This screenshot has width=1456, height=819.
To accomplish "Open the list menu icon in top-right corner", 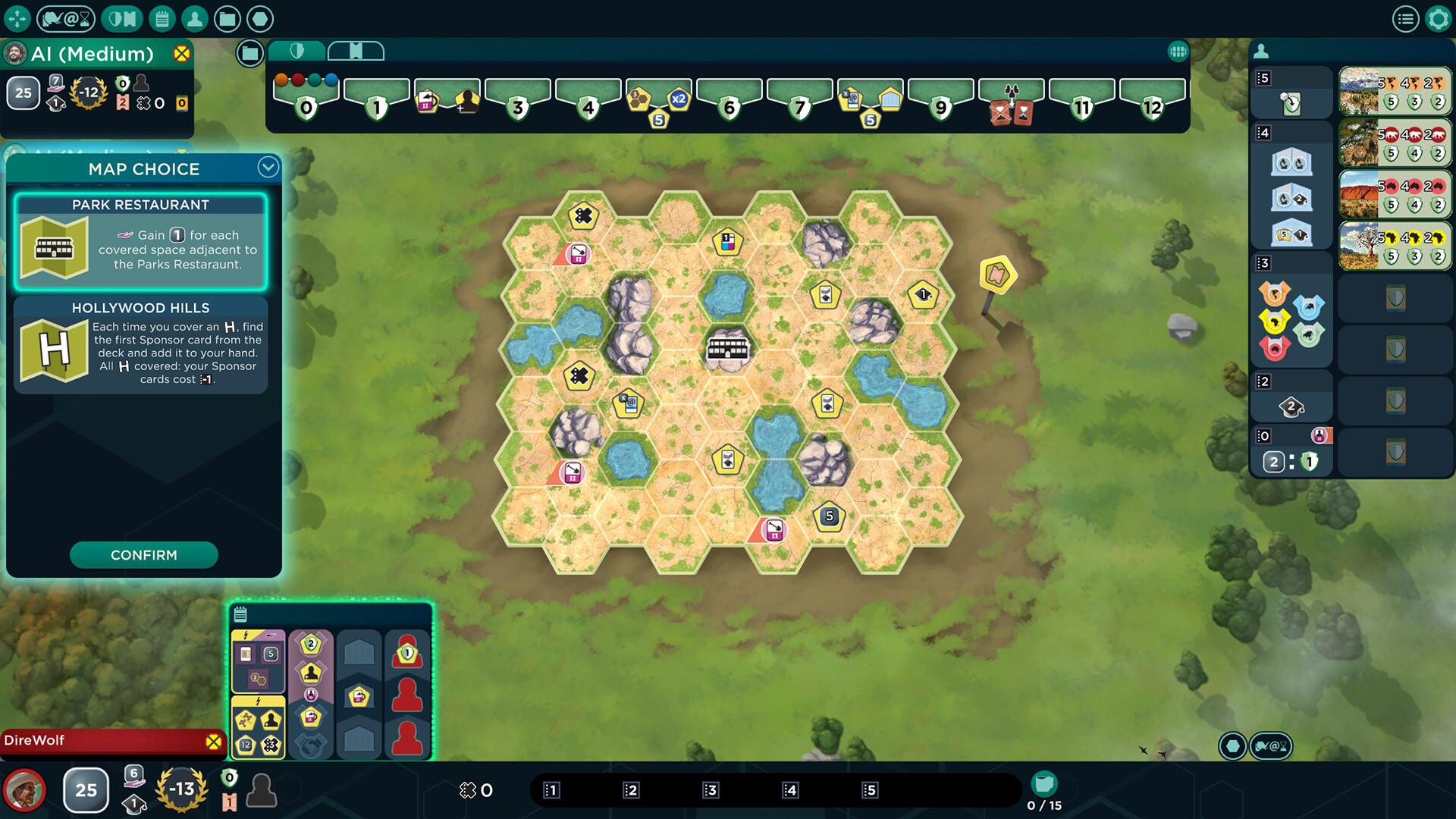I will click(1407, 18).
